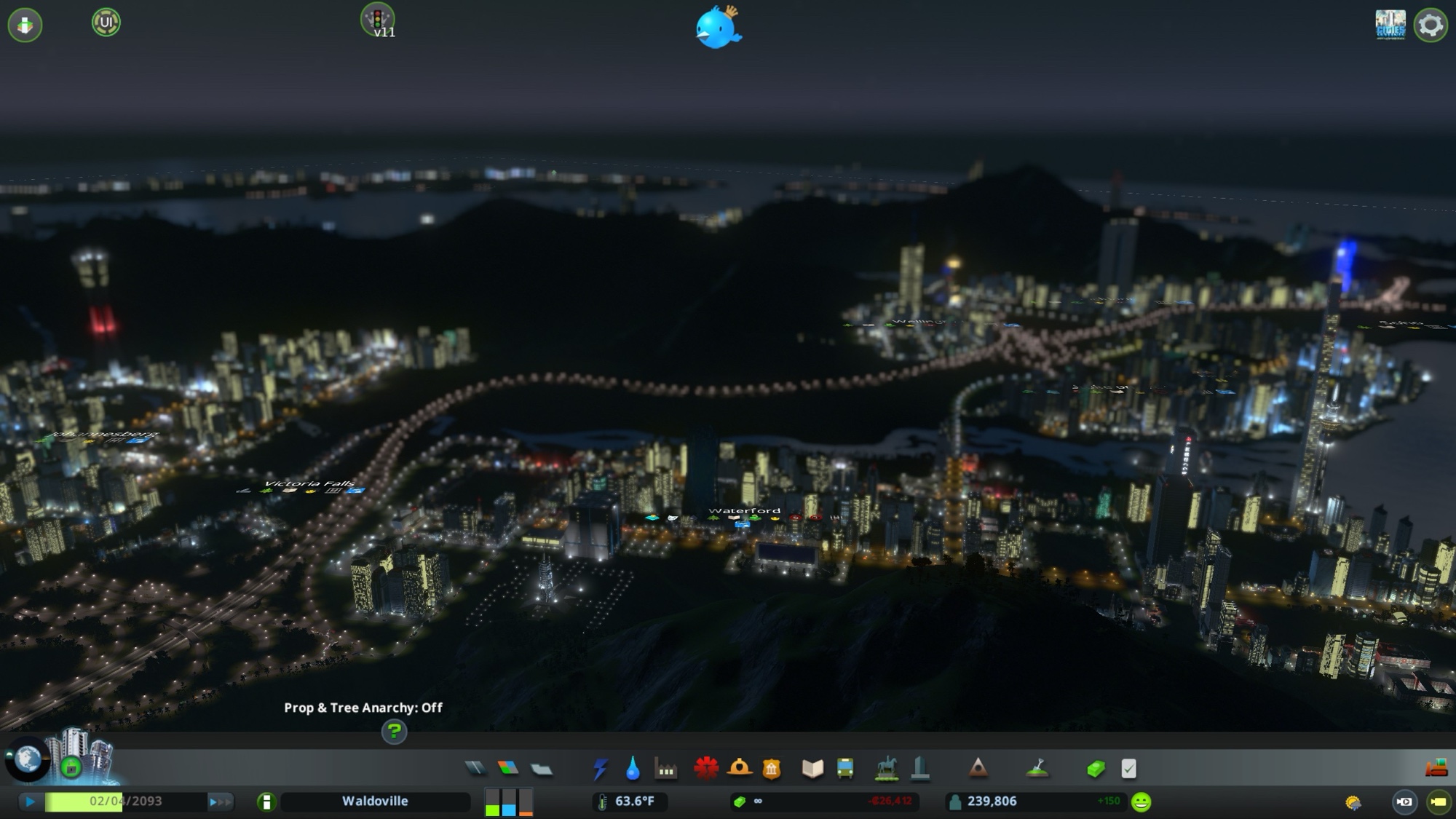The image size is (1456, 819).
Task: Click the Prop & Tree Anarchy help question mark
Action: click(x=394, y=731)
